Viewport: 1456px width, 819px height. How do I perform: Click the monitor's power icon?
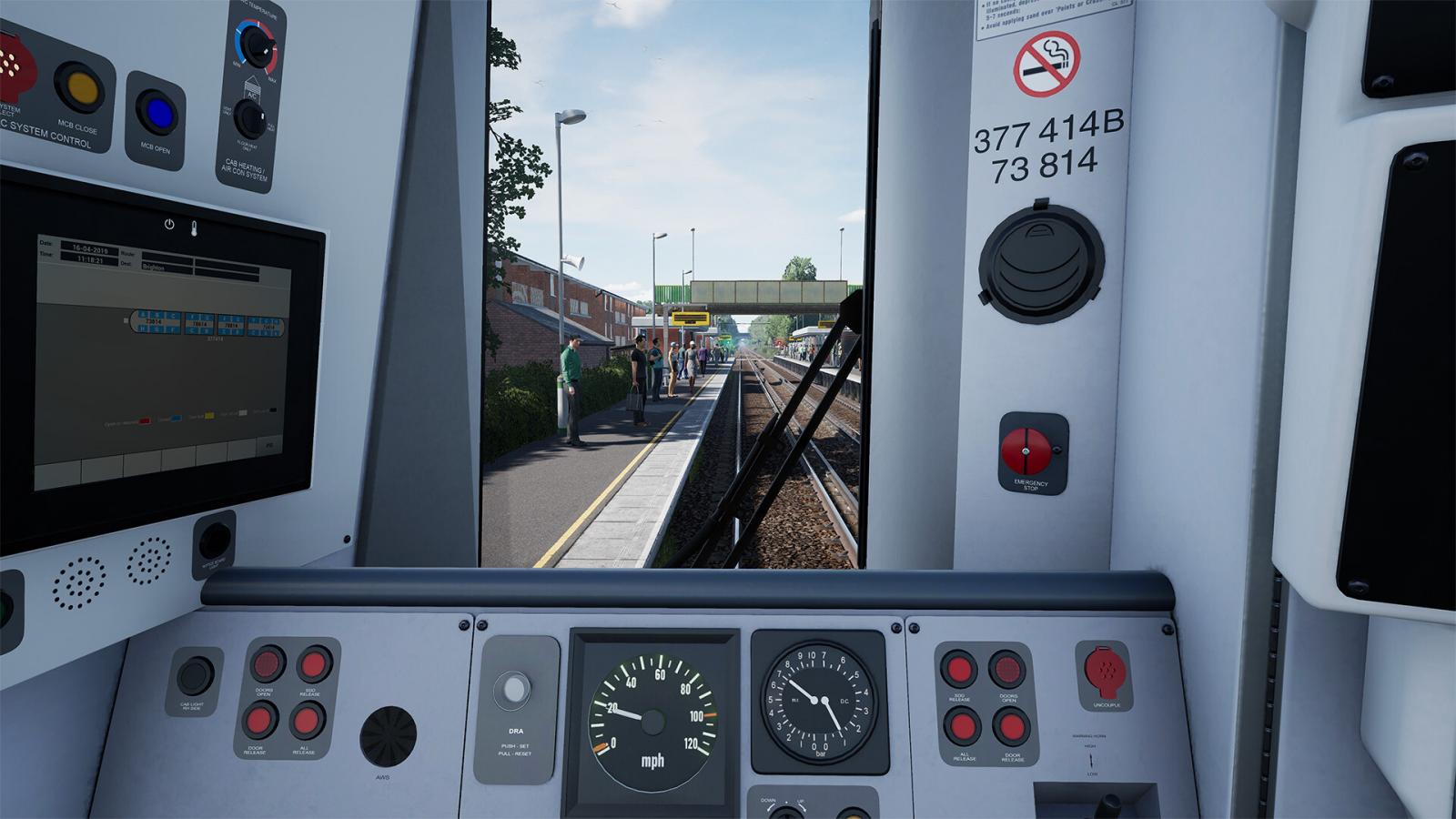(x=169, y=224)
